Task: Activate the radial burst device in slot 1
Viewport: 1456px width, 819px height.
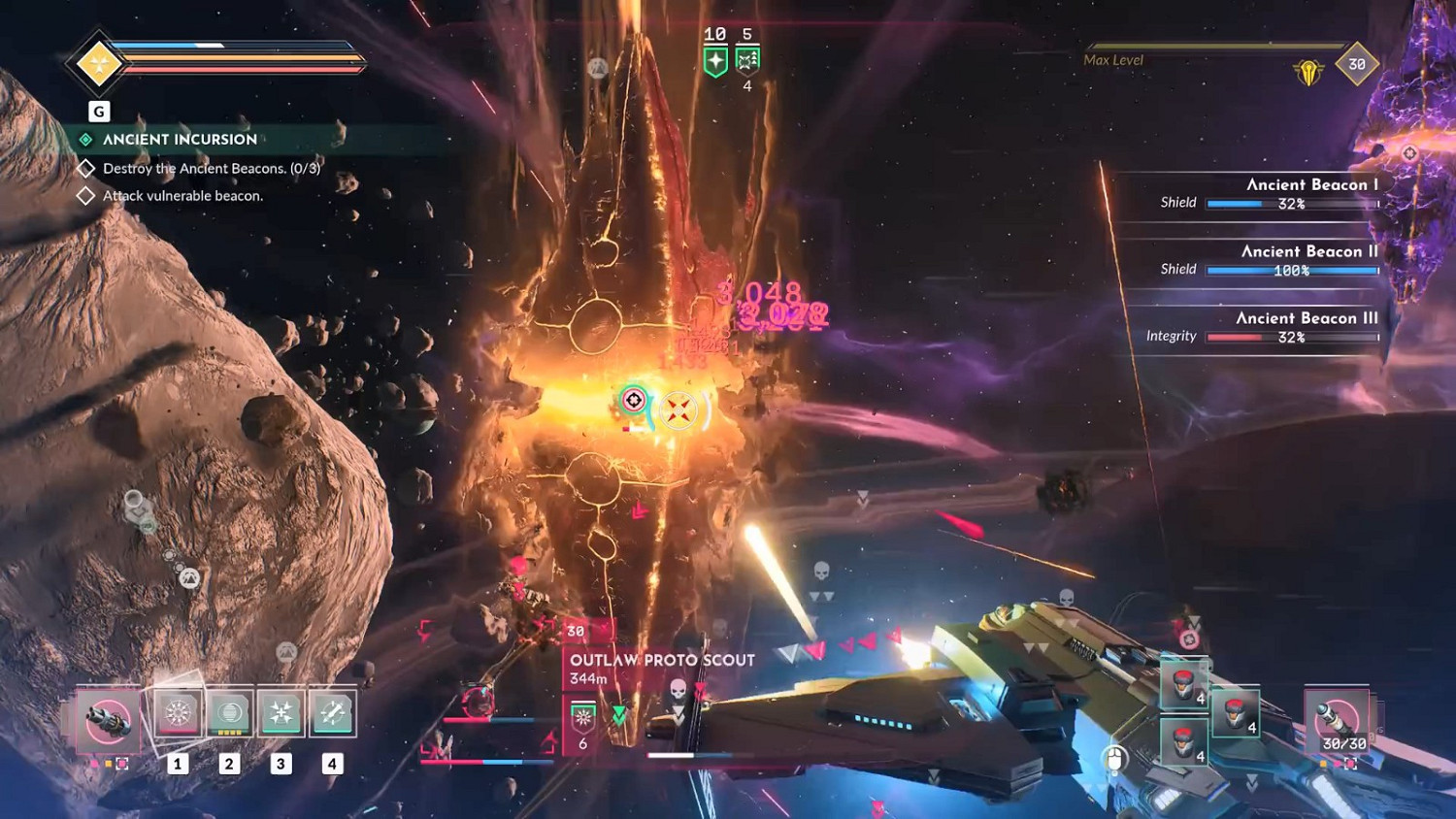Action: click(x=178, y=714)
